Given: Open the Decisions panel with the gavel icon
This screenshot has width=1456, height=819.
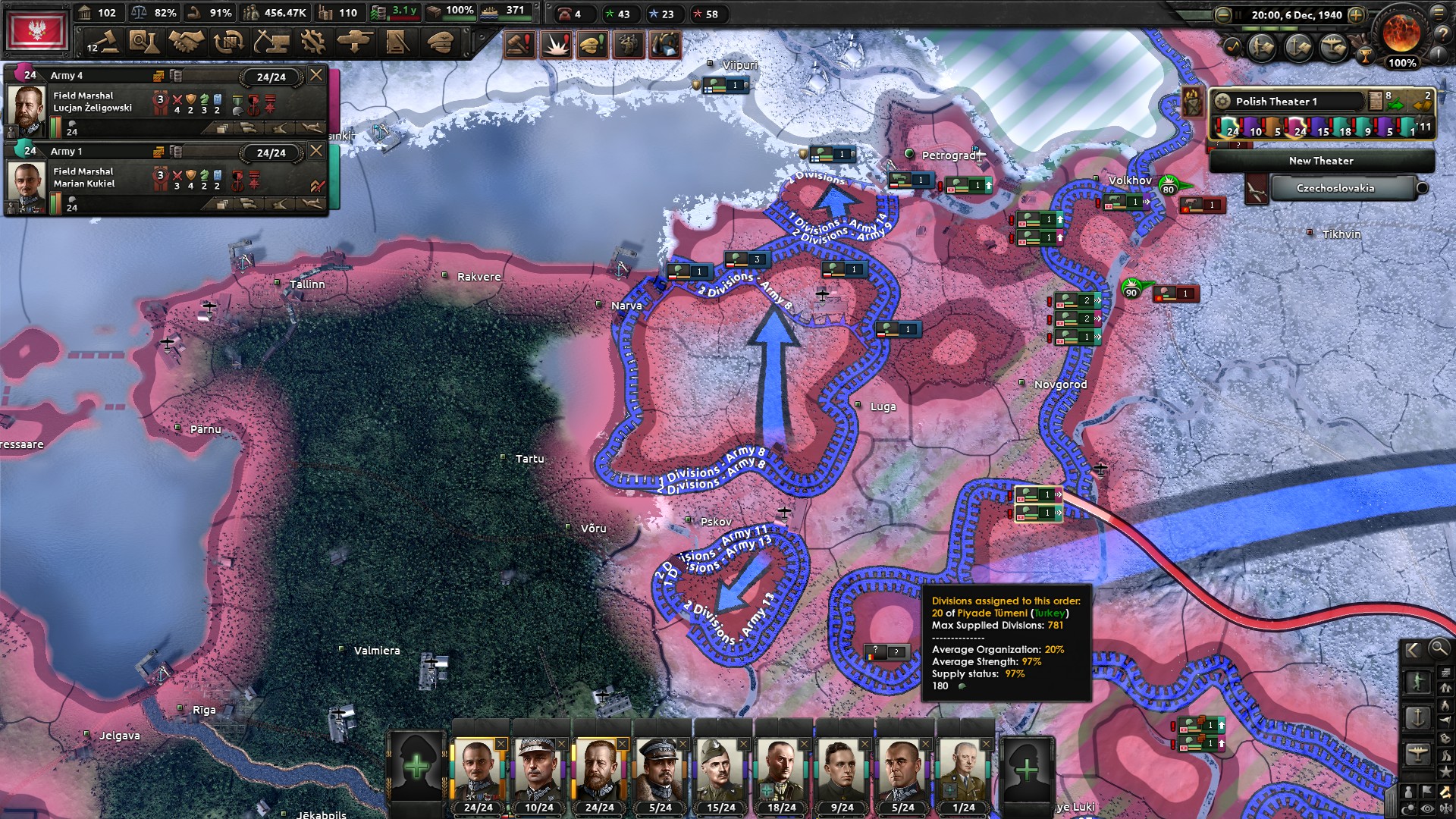Looking at the screenshot, I should [x=106, y=43].
